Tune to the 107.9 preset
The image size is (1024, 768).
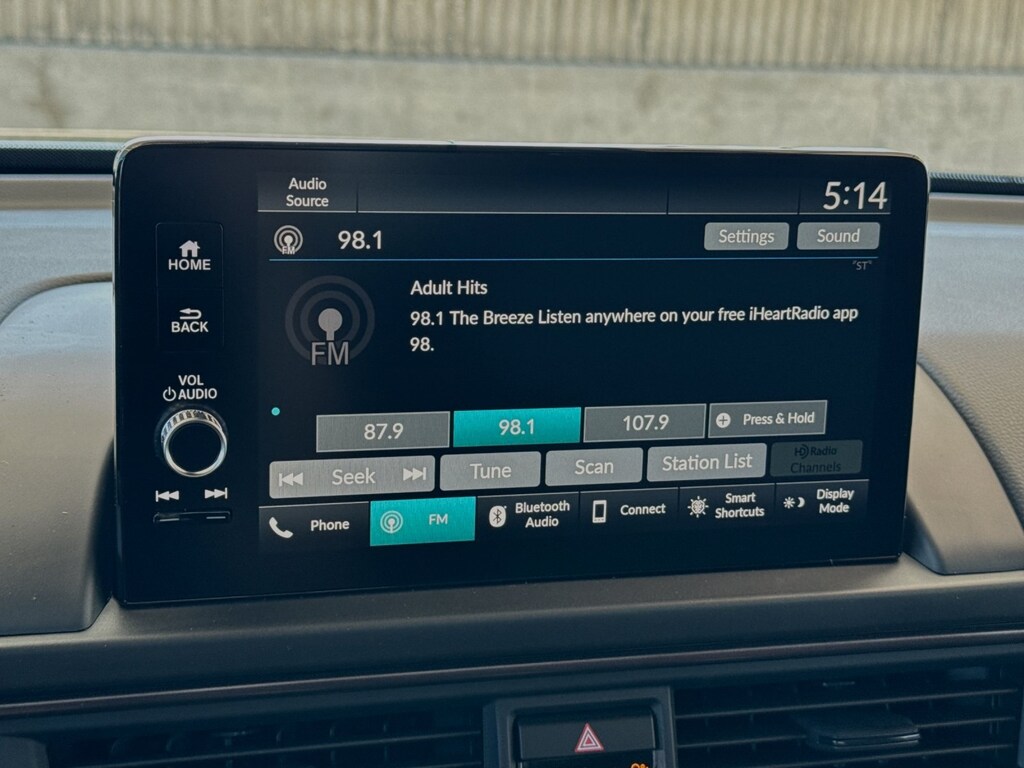pyautogui.click(x=645, y=423)
